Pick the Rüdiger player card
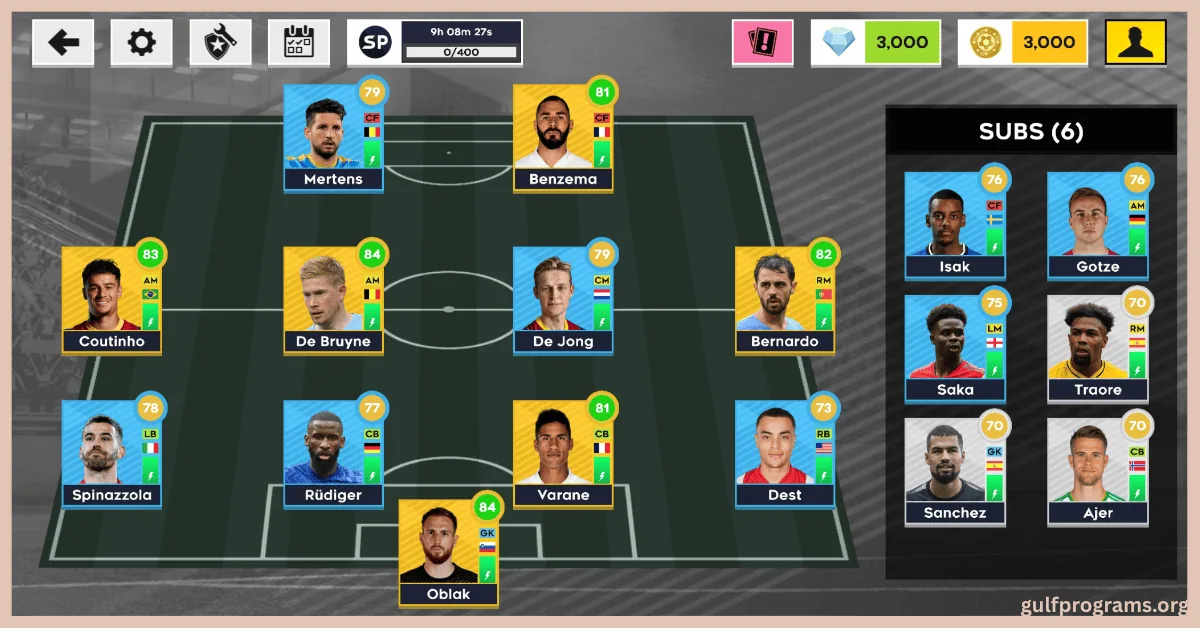This screenshot has height=628, width=1200. point(333,455)
